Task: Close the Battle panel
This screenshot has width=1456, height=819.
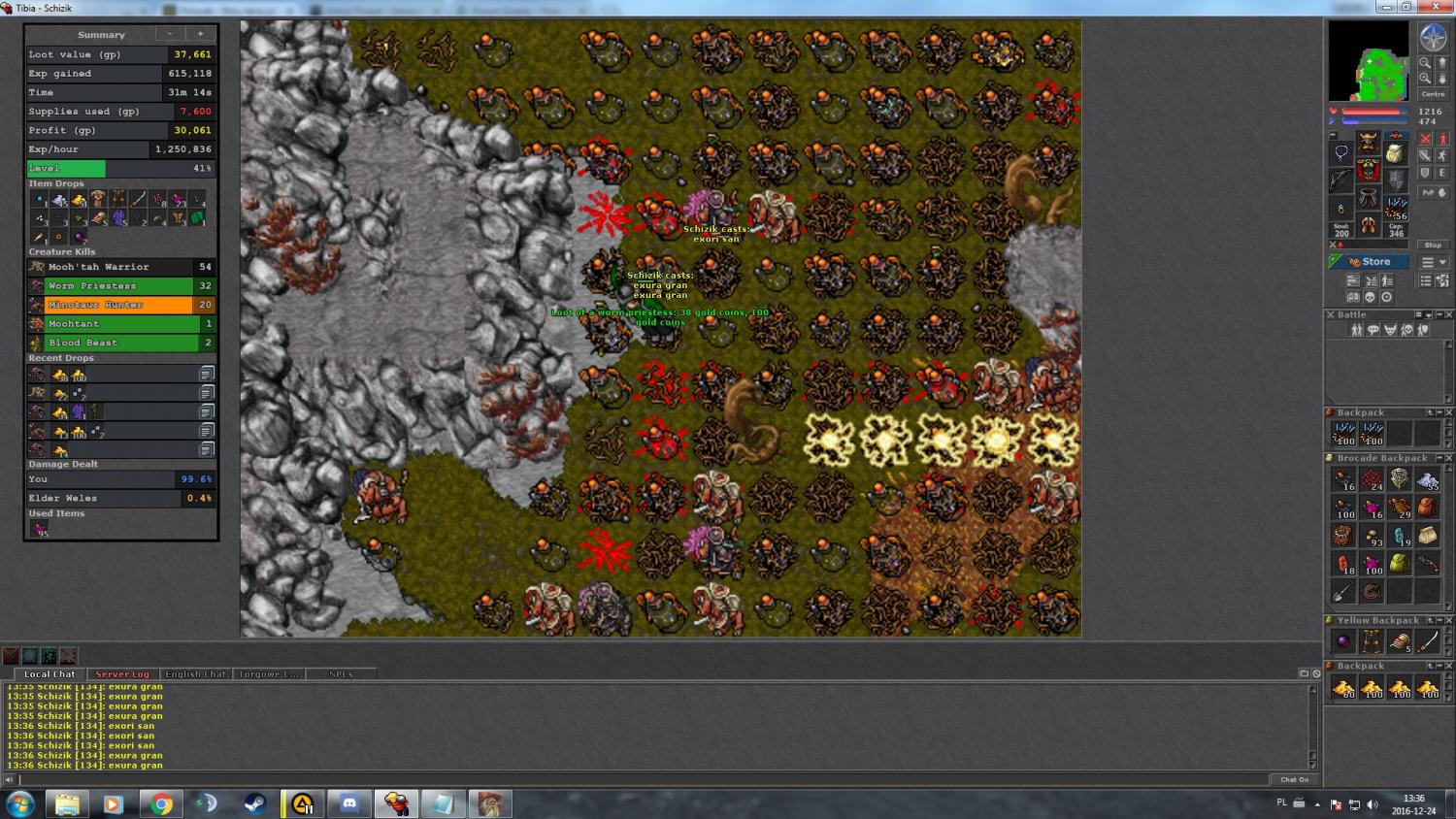Action: click(x=1448, y=315)
